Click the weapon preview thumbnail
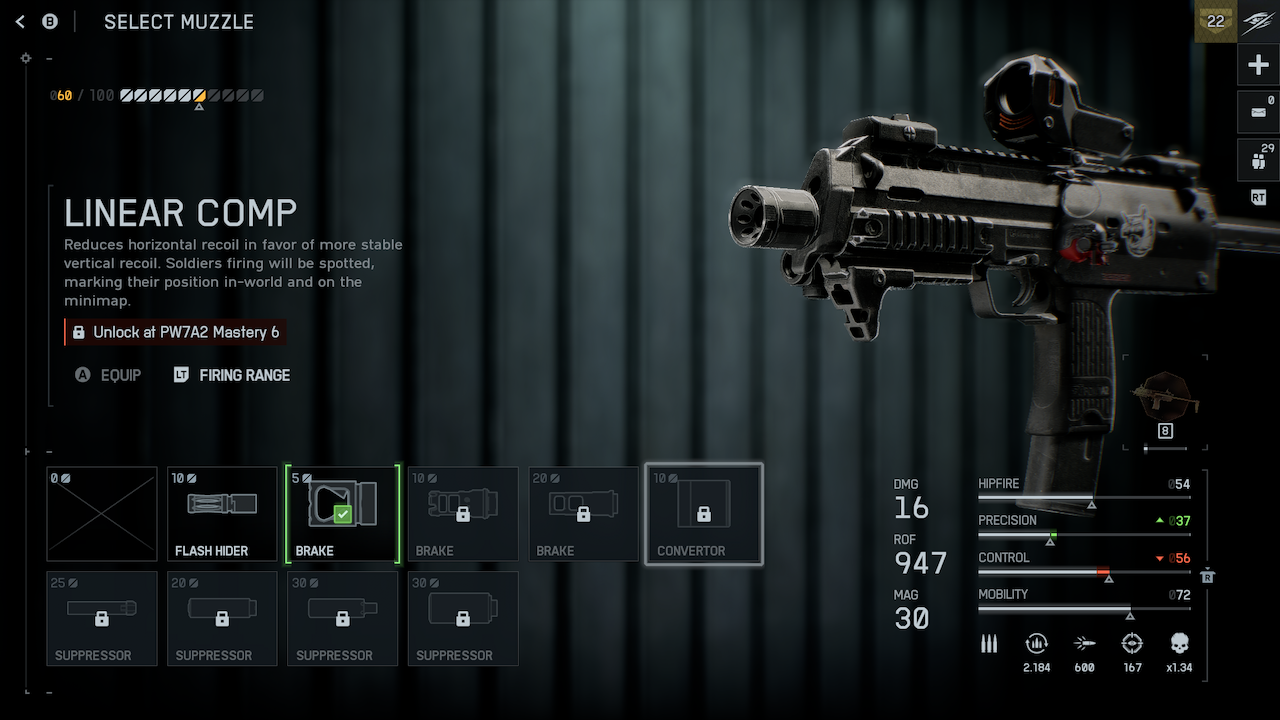 point(1165,397)
